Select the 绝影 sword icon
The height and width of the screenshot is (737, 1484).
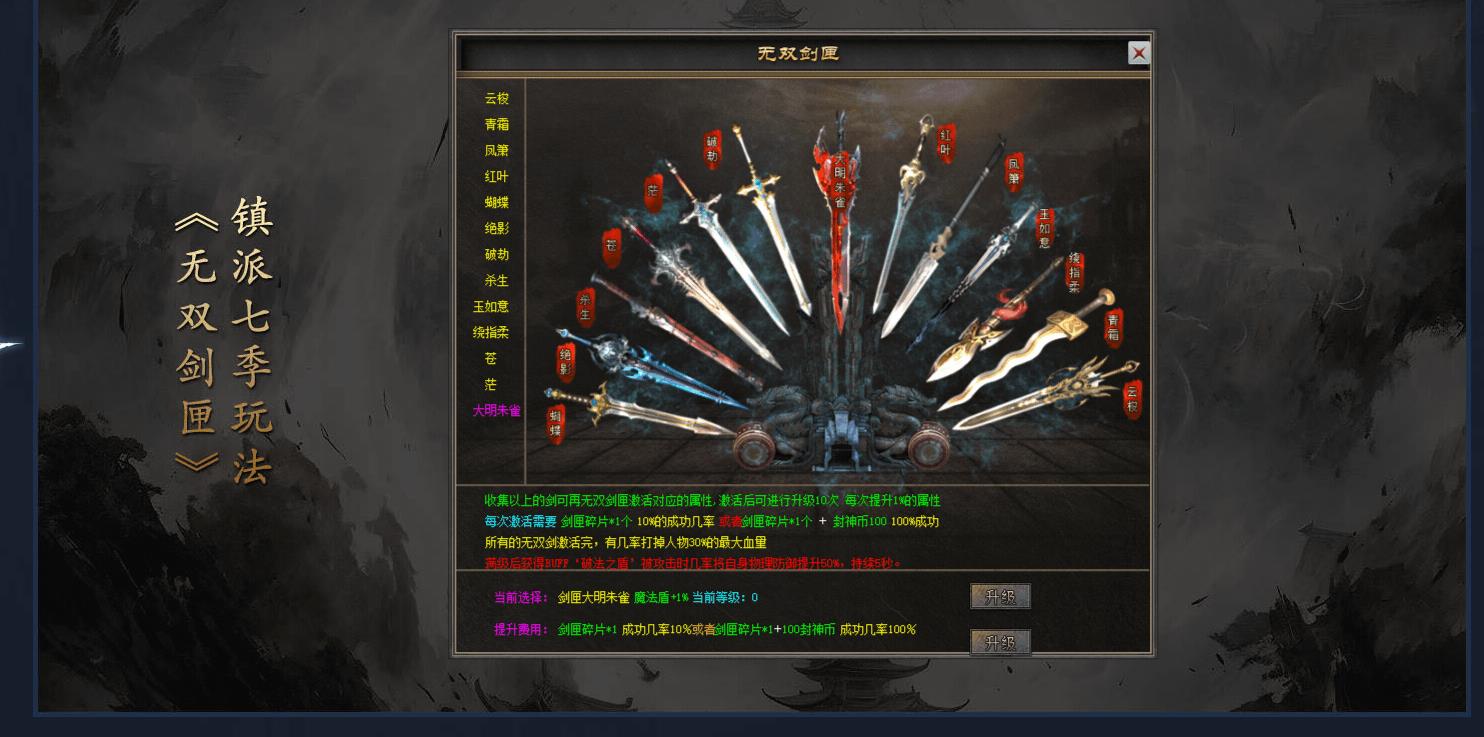[565, 362]
